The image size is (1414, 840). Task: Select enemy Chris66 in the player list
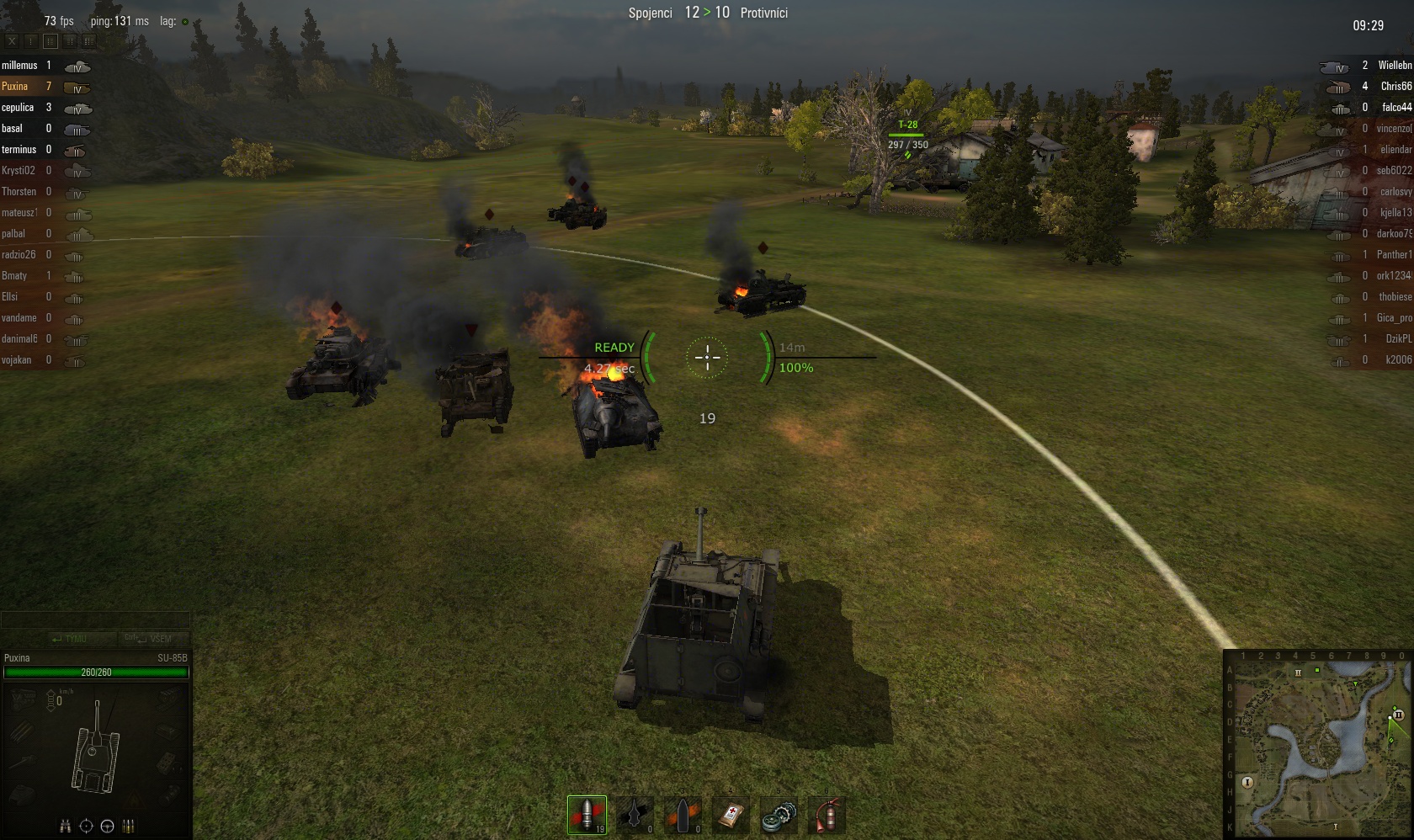click(1395, 87)
